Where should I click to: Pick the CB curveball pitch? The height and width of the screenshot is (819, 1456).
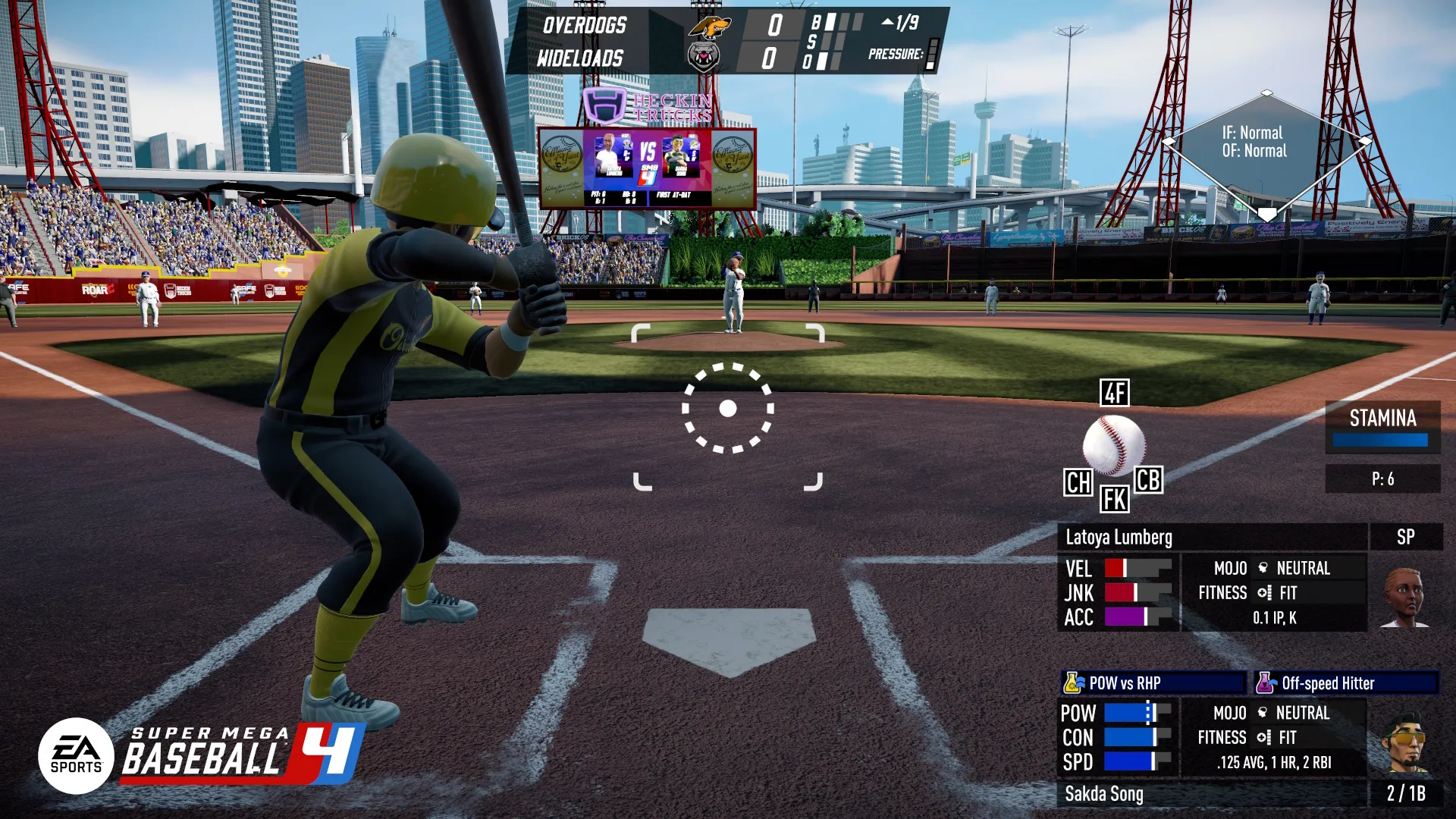coord(1147,479)
